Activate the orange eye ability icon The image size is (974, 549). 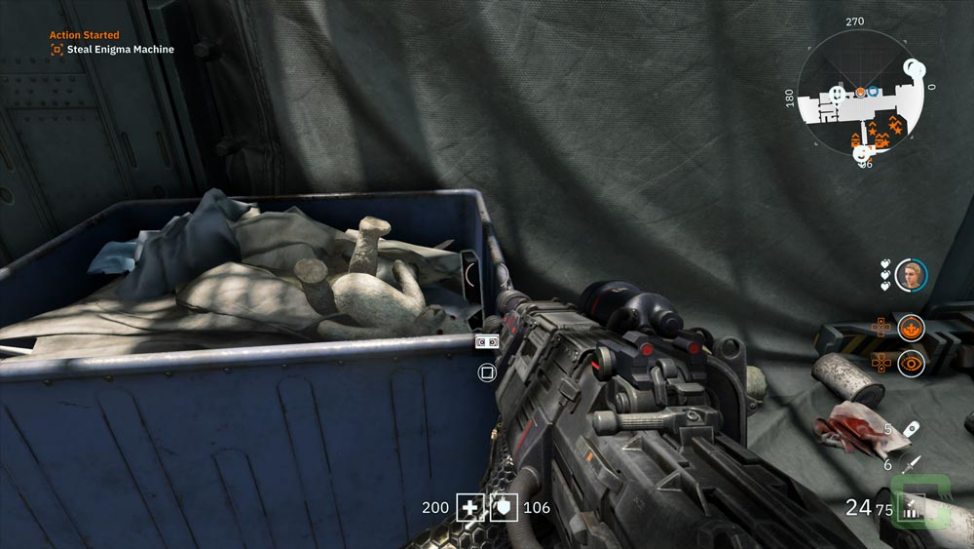click(910, 363)
